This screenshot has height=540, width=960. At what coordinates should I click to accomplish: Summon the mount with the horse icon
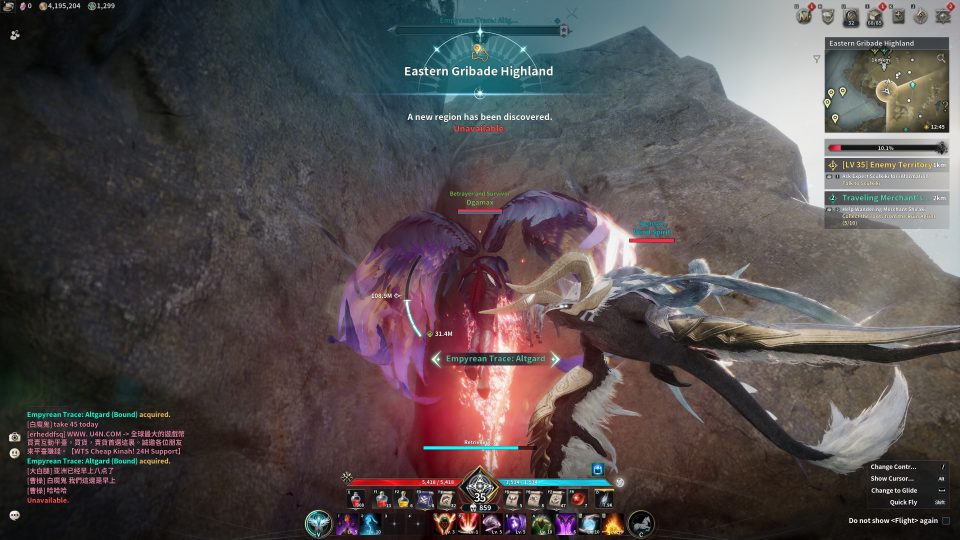(641, 522)
